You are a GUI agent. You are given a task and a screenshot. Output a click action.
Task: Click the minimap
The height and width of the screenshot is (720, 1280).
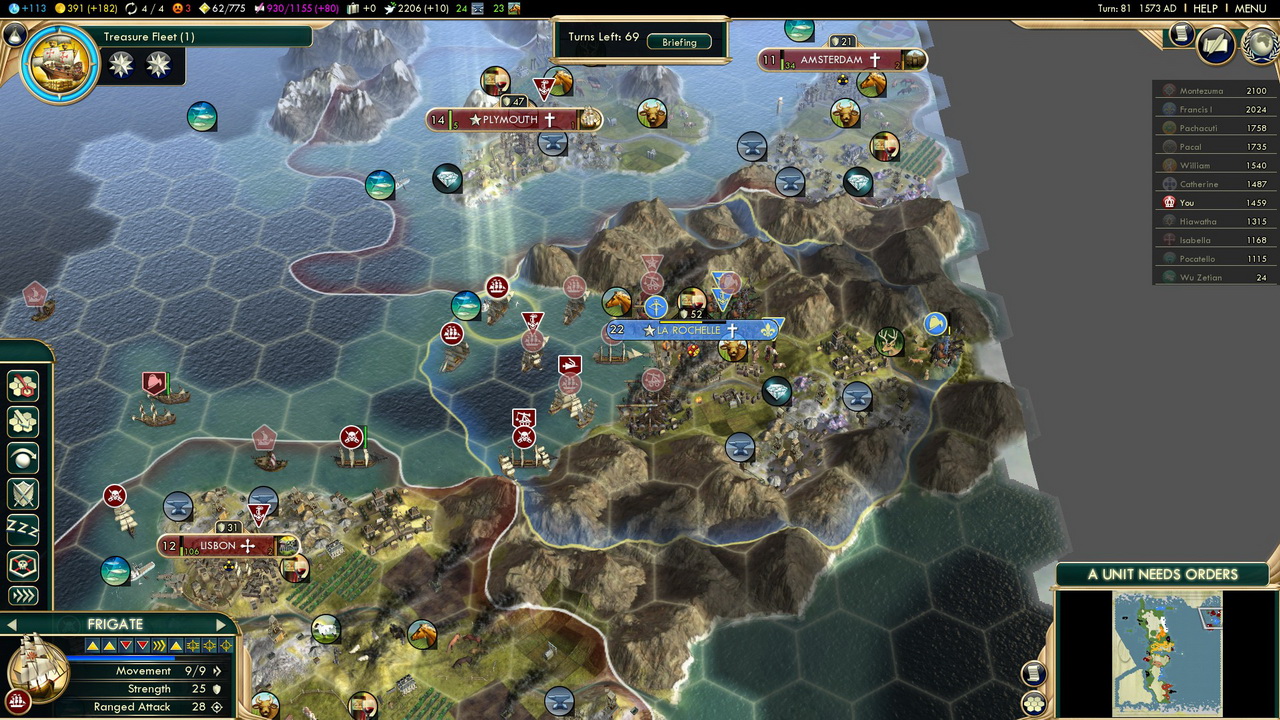1167,652
